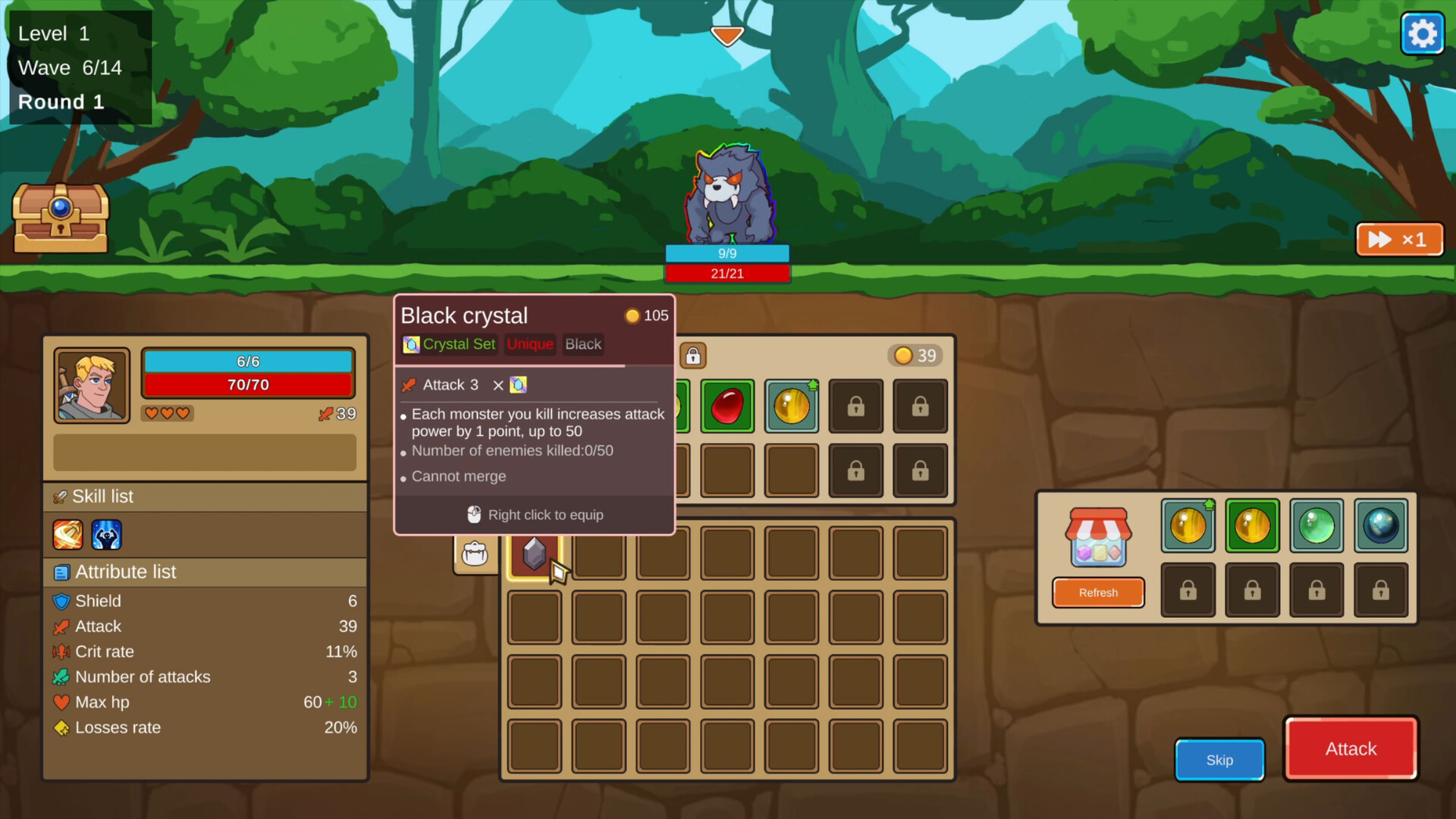The height and width of the screenshot is (819, 1456).
Task: Select the Black tag on the crystal tooltip
Action: pos(582,344)
